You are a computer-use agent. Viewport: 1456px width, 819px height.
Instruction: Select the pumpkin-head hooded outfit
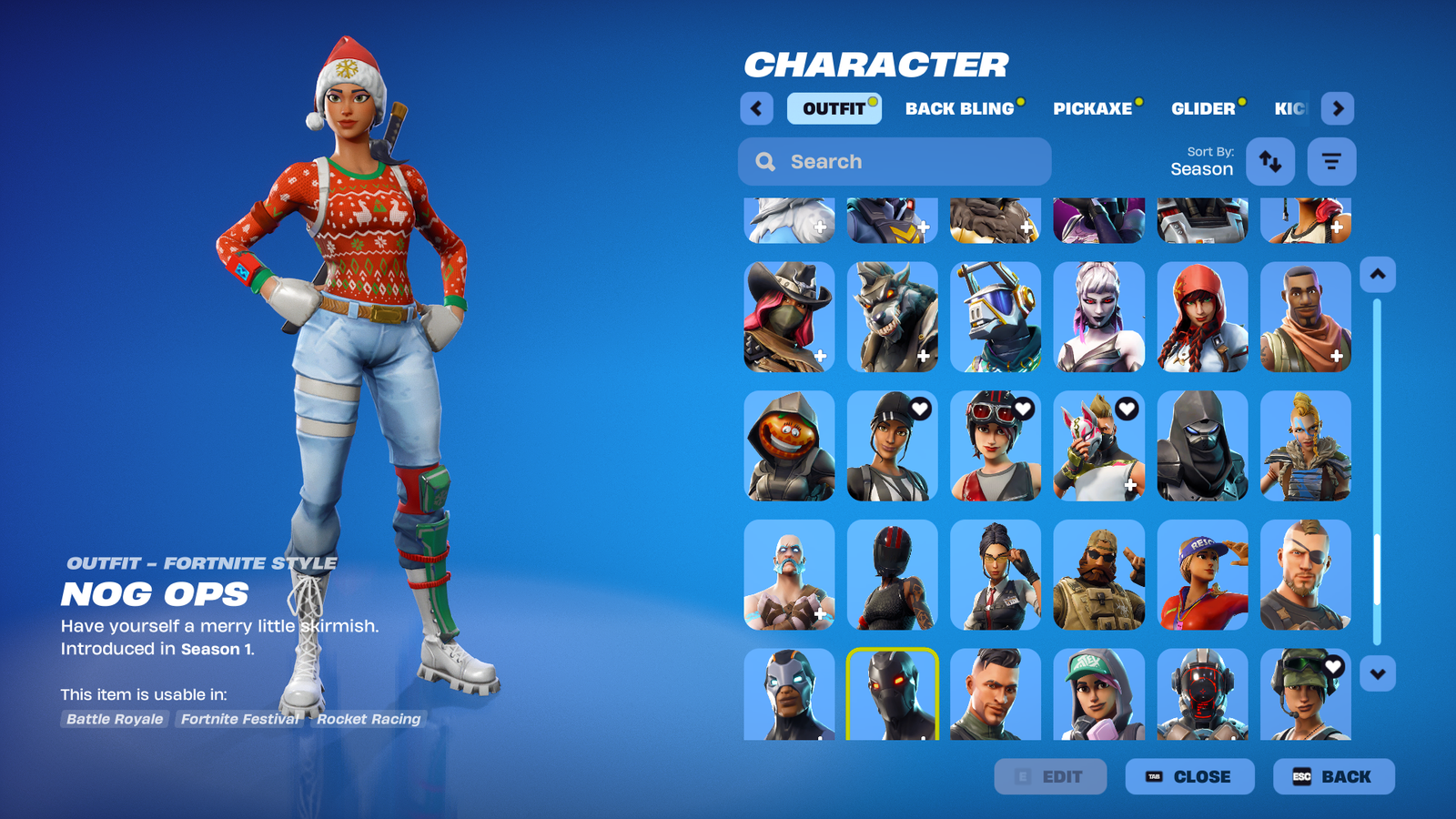[789, 446]
